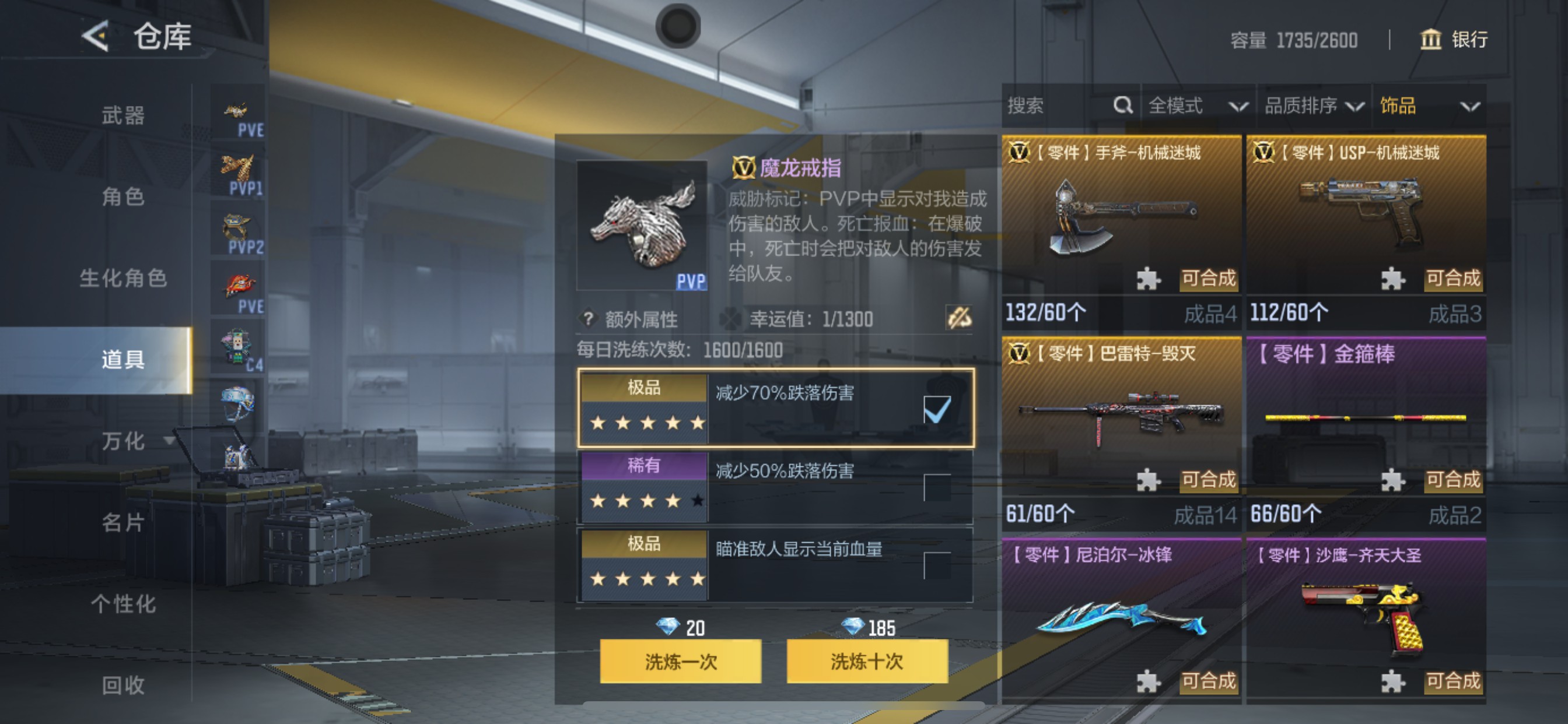Screen dimensions: 1568x724
Task: Select the 名片 category tab
Action: click(123, 523)
